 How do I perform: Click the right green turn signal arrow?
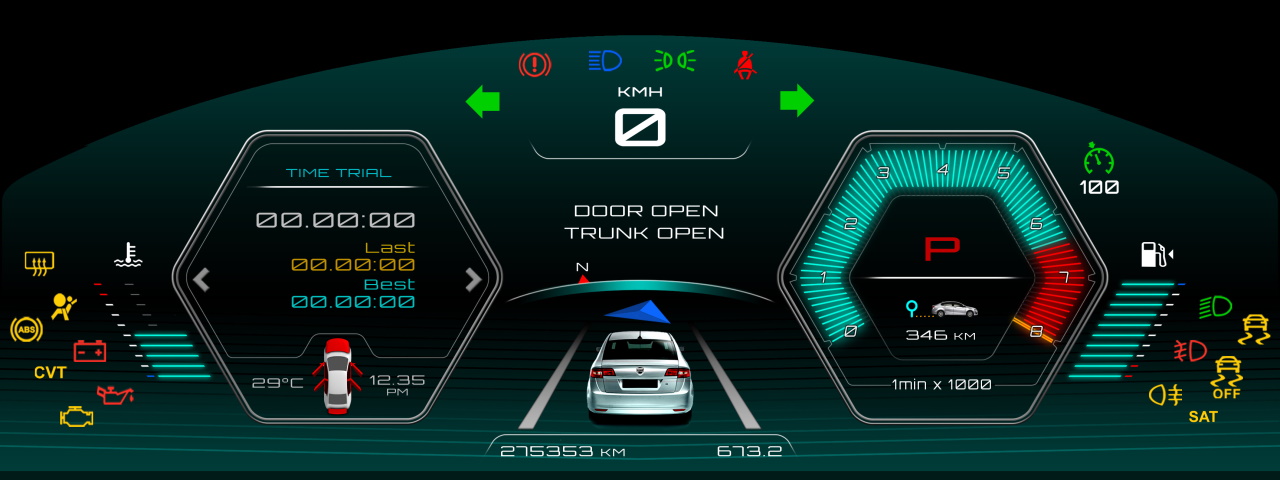(797, 100)
